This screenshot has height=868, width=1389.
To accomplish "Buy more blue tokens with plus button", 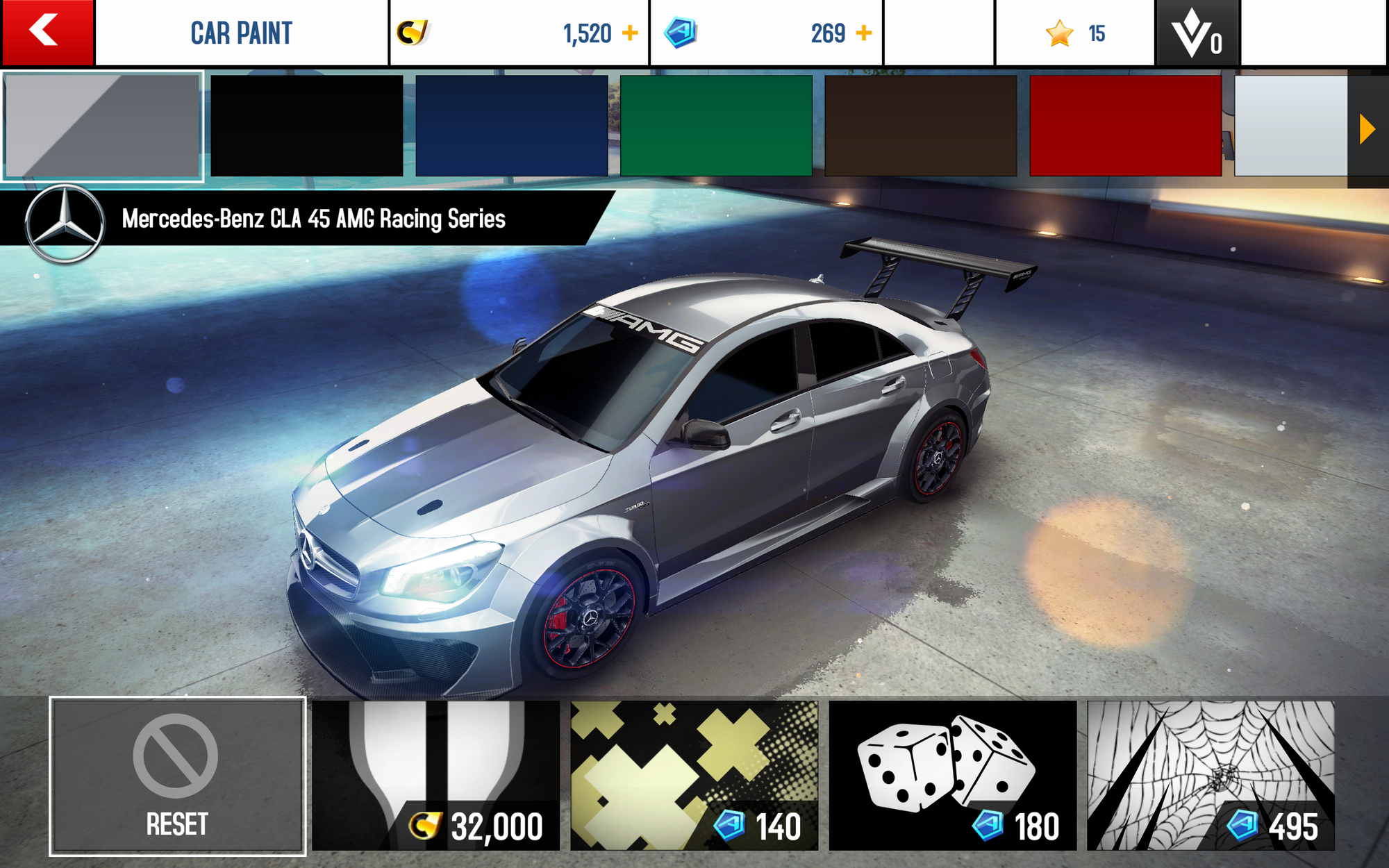I will pyautogui.click(x=864, y=33).
